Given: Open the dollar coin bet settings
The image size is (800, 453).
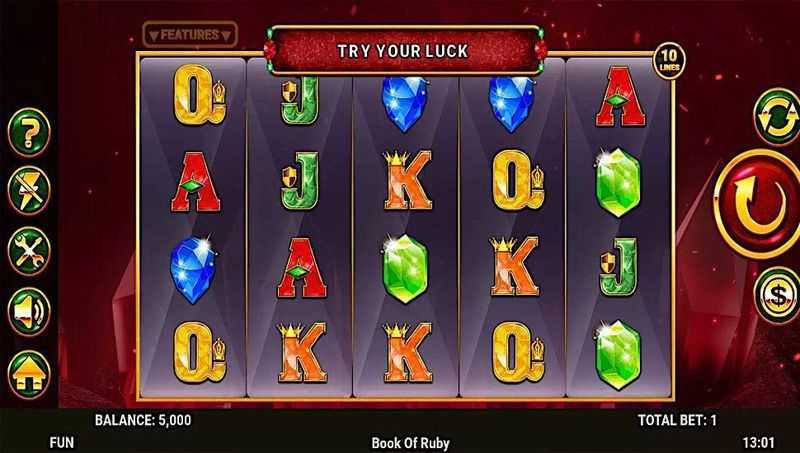Looking at the screenshot, I should (x=777, y=294).
